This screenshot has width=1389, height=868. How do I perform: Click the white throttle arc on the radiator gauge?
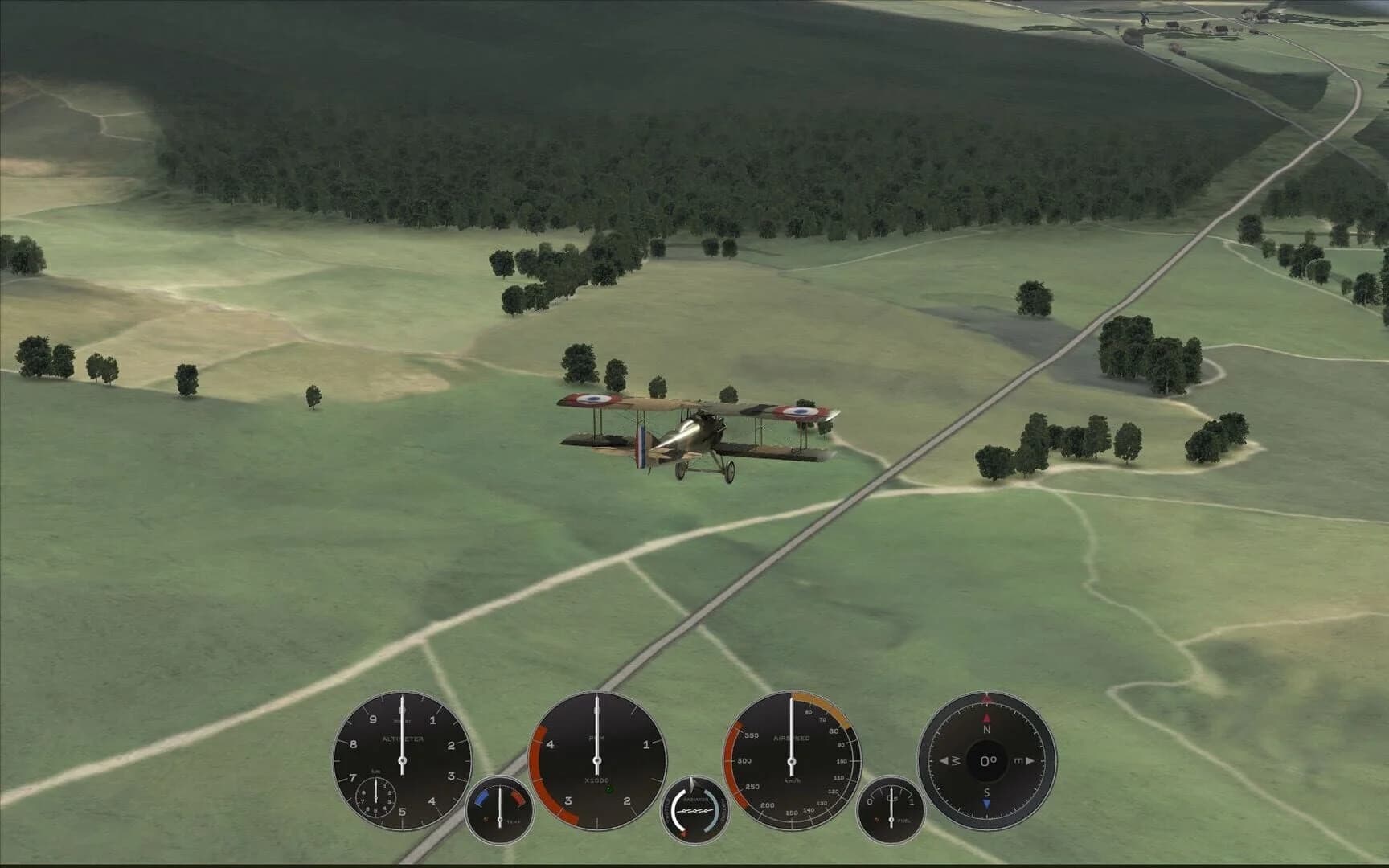point(677,811)
